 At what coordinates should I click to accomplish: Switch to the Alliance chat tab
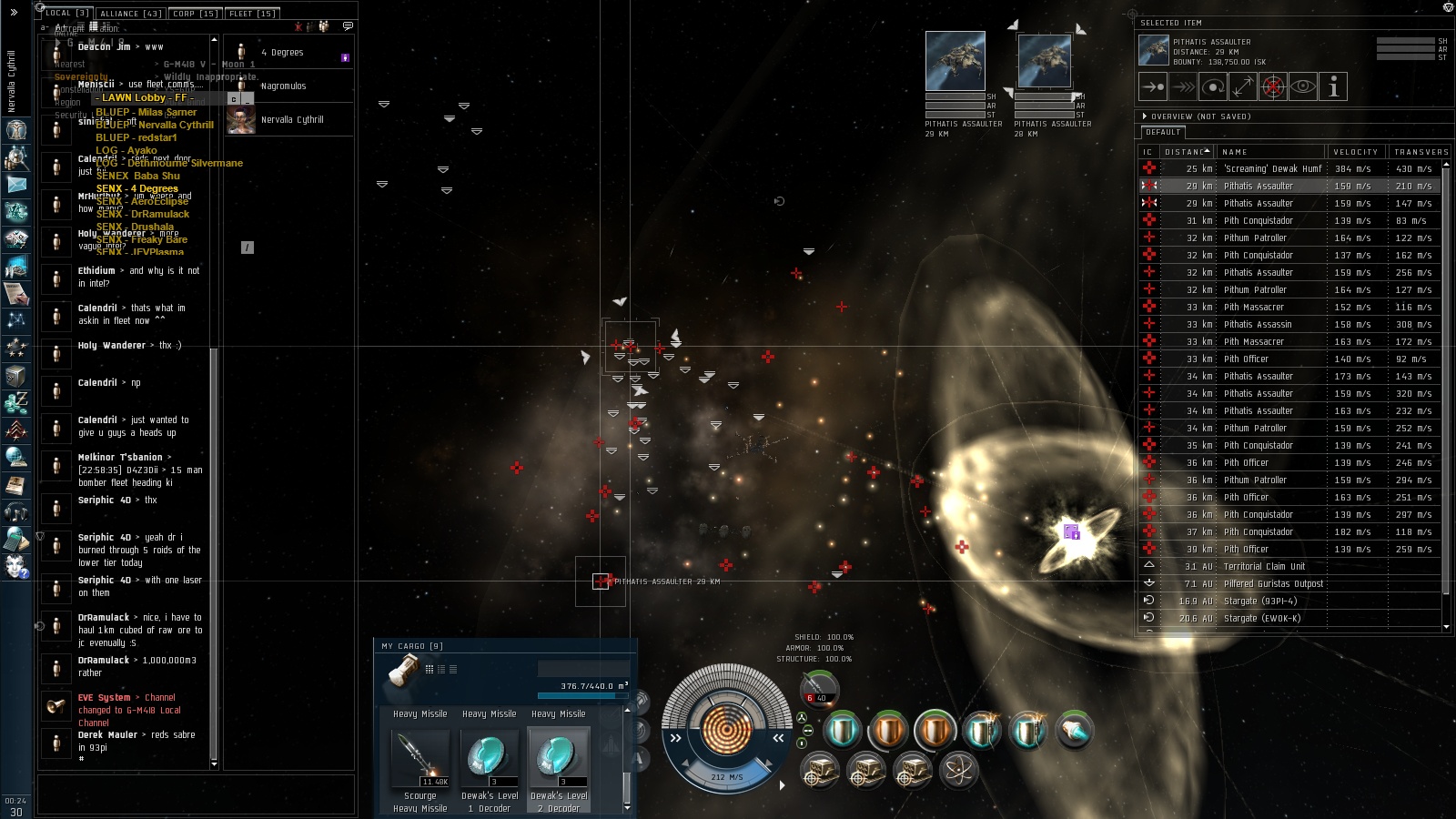(131, 14)
